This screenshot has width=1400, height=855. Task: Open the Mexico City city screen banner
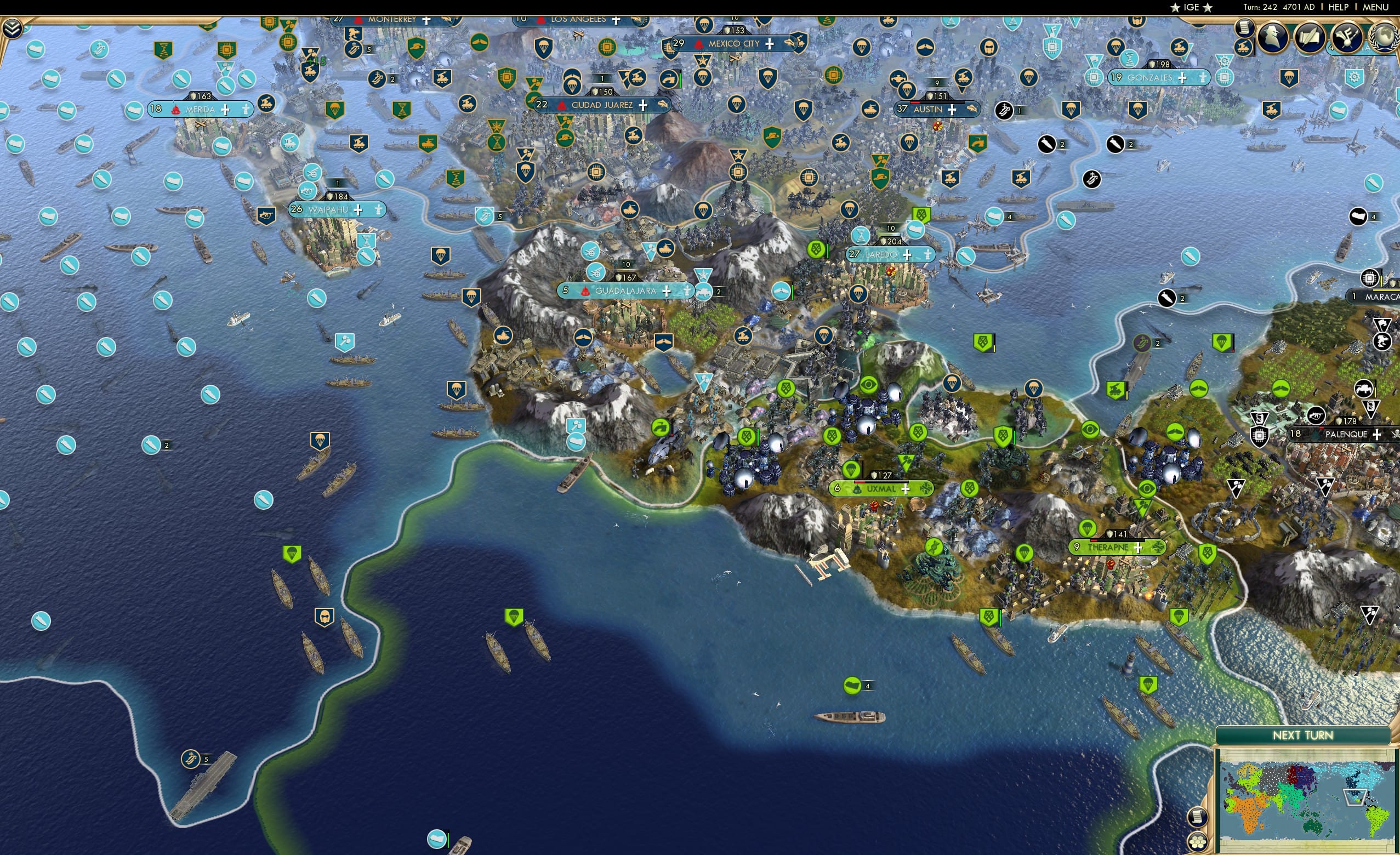[734, 44]
